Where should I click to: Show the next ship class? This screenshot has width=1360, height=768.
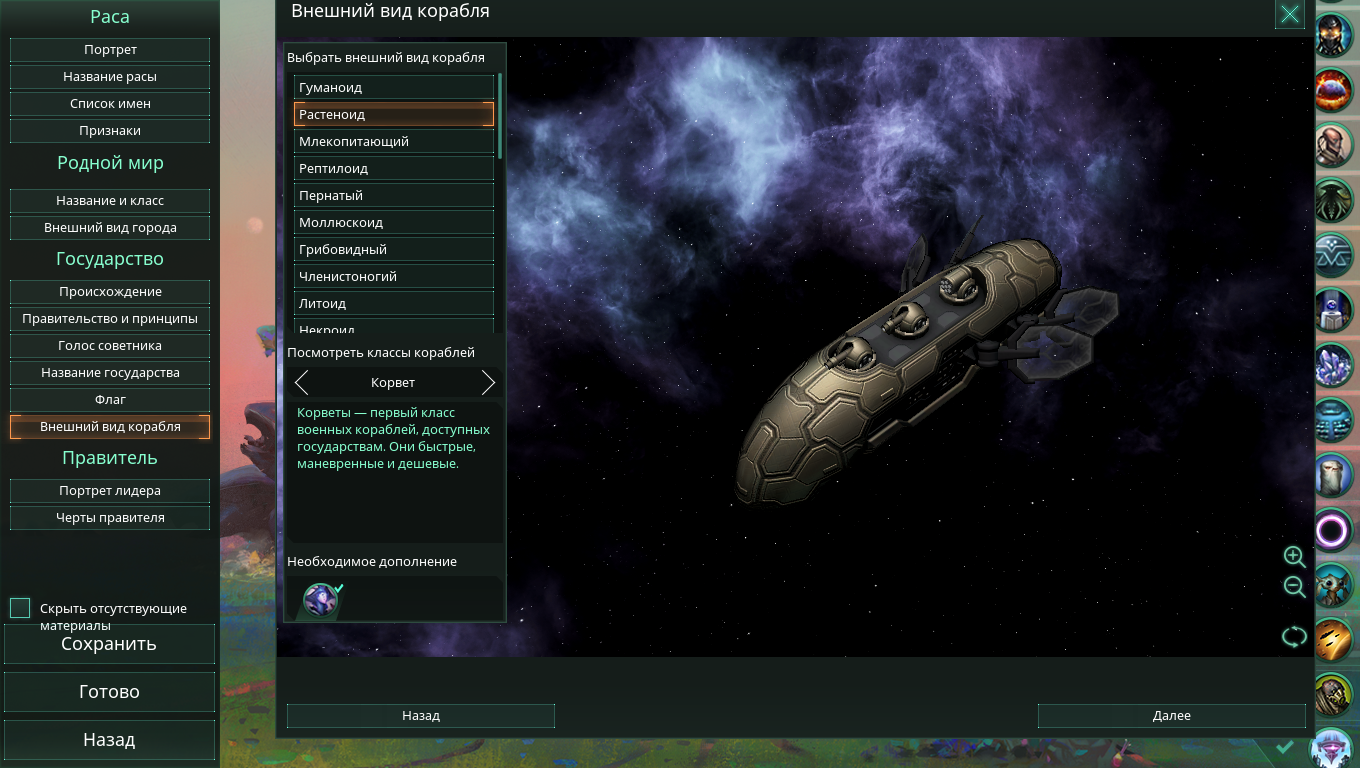tap(488, 383)
